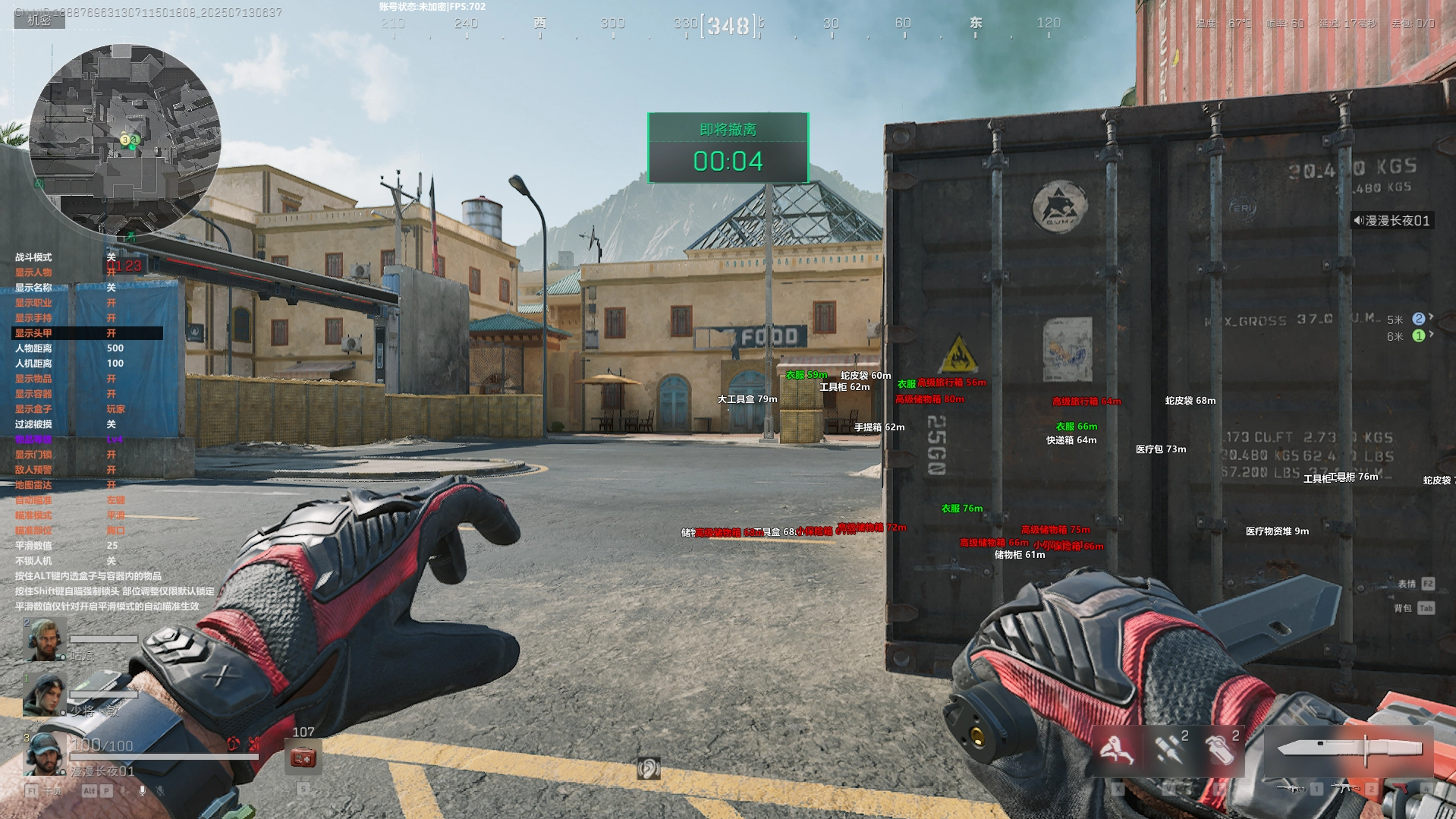The height and width of the screenshot is (819, 1456).
Task: Click your own portrait for 漫漫长夜01
Action: point(44,753)
